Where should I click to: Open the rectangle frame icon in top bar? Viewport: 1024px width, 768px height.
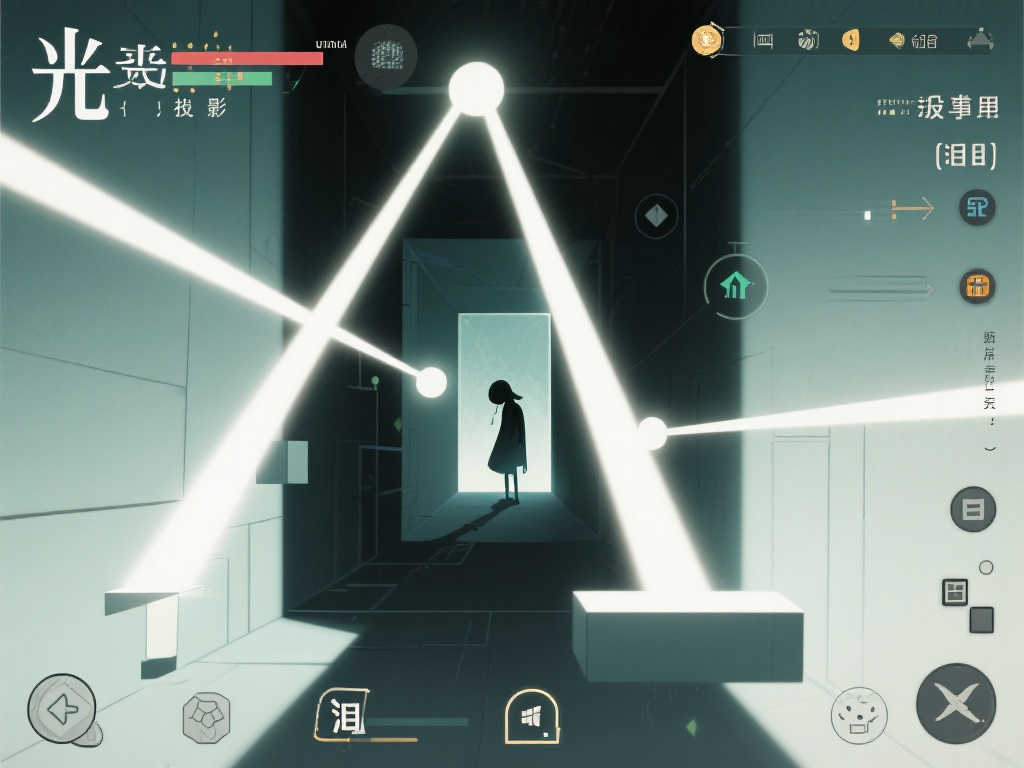(x=764, y=40)
